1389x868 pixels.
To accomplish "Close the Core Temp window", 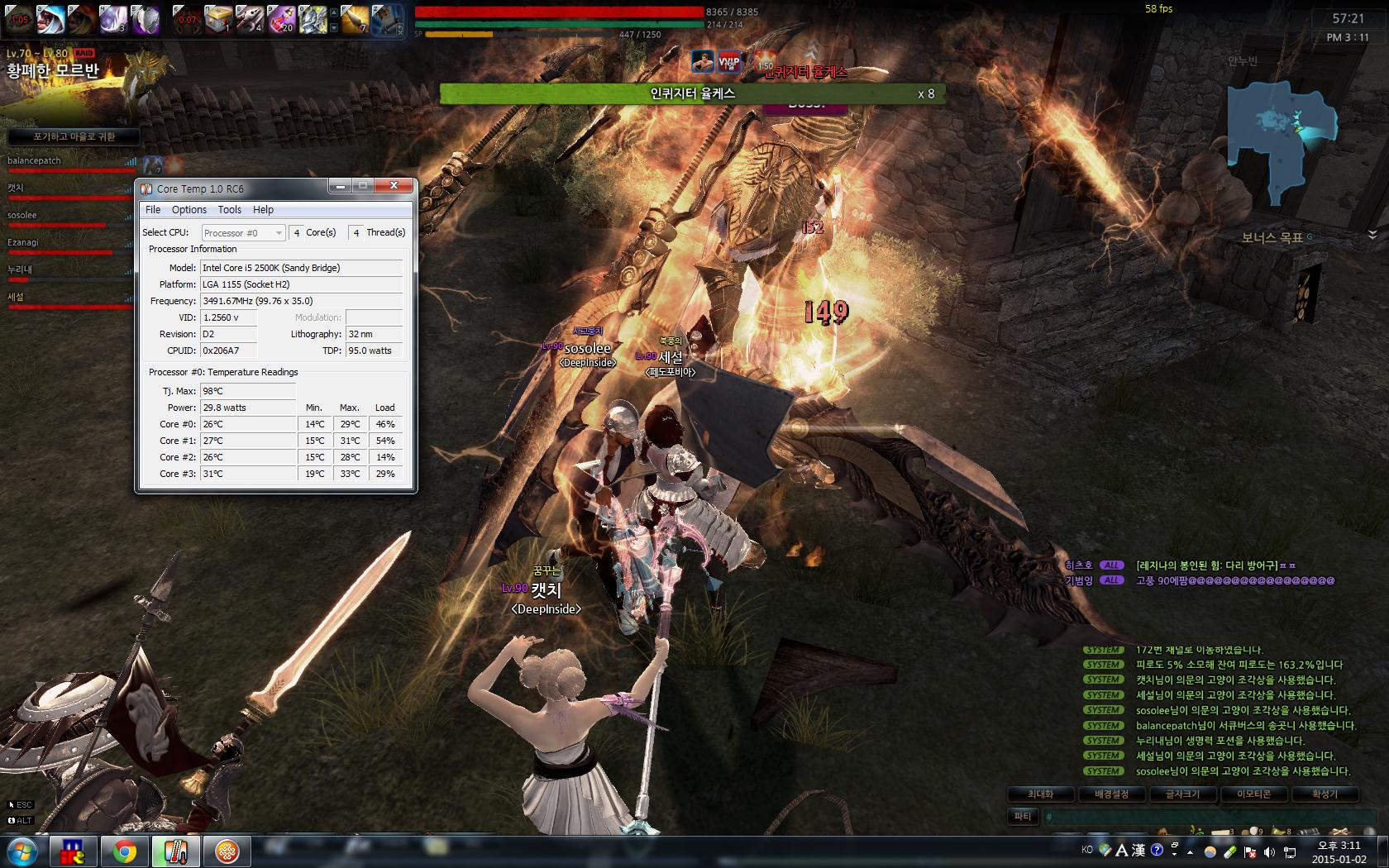I will [394, 186].
